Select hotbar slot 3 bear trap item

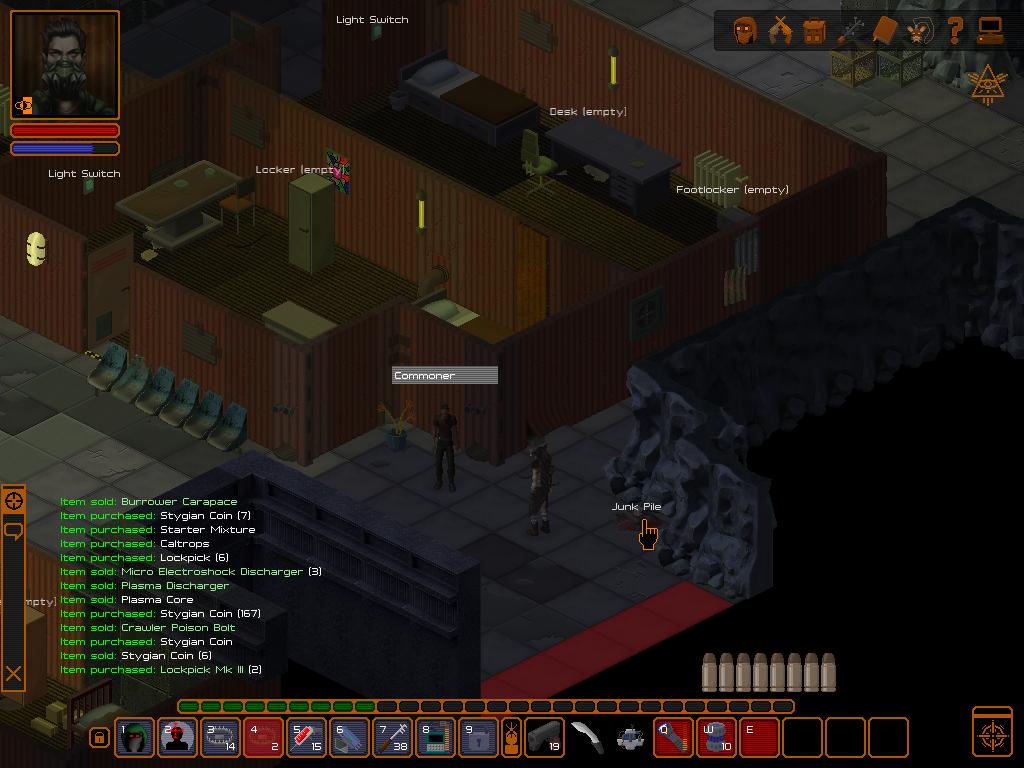[221, 738]
